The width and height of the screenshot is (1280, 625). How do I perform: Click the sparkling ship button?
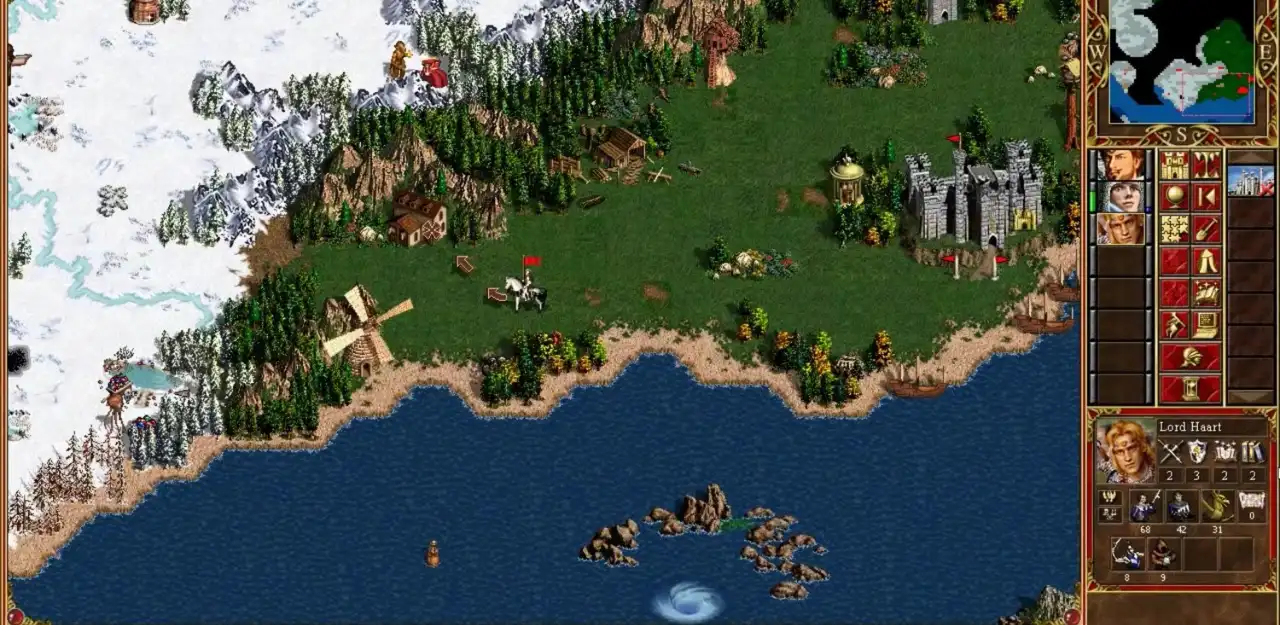pos(1207,293)
